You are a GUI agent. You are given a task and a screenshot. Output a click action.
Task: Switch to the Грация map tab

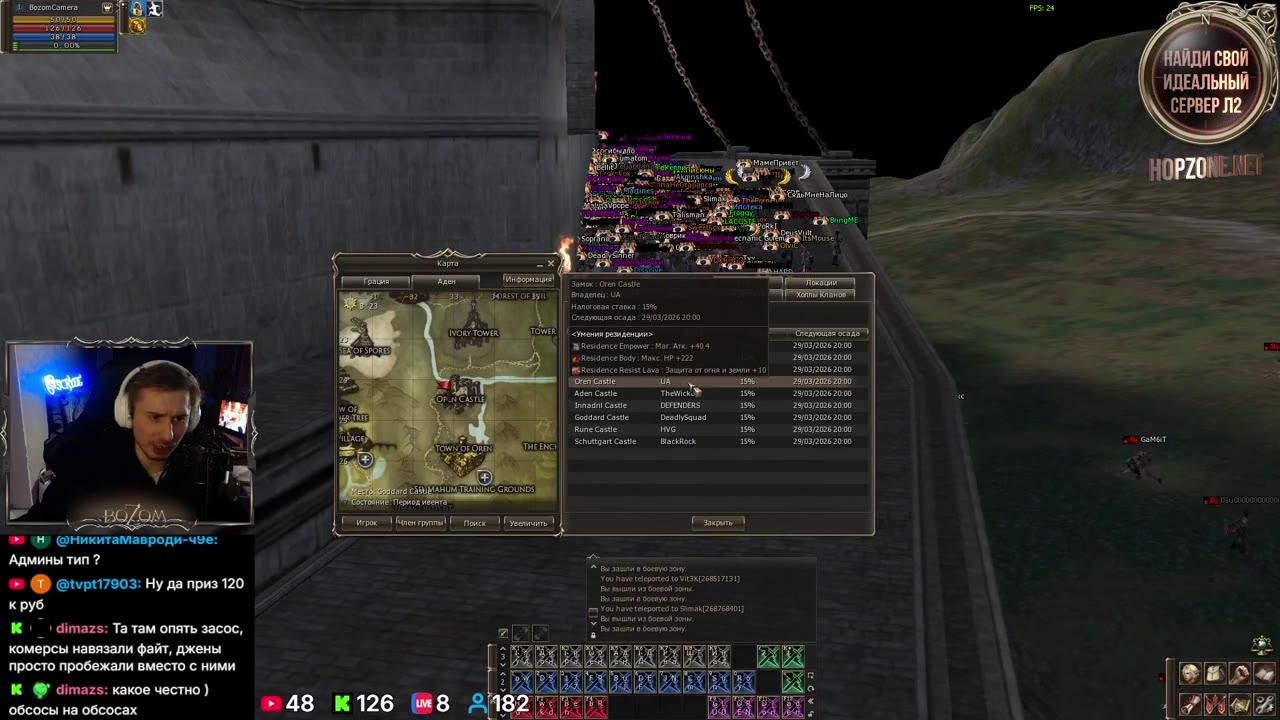376,281
